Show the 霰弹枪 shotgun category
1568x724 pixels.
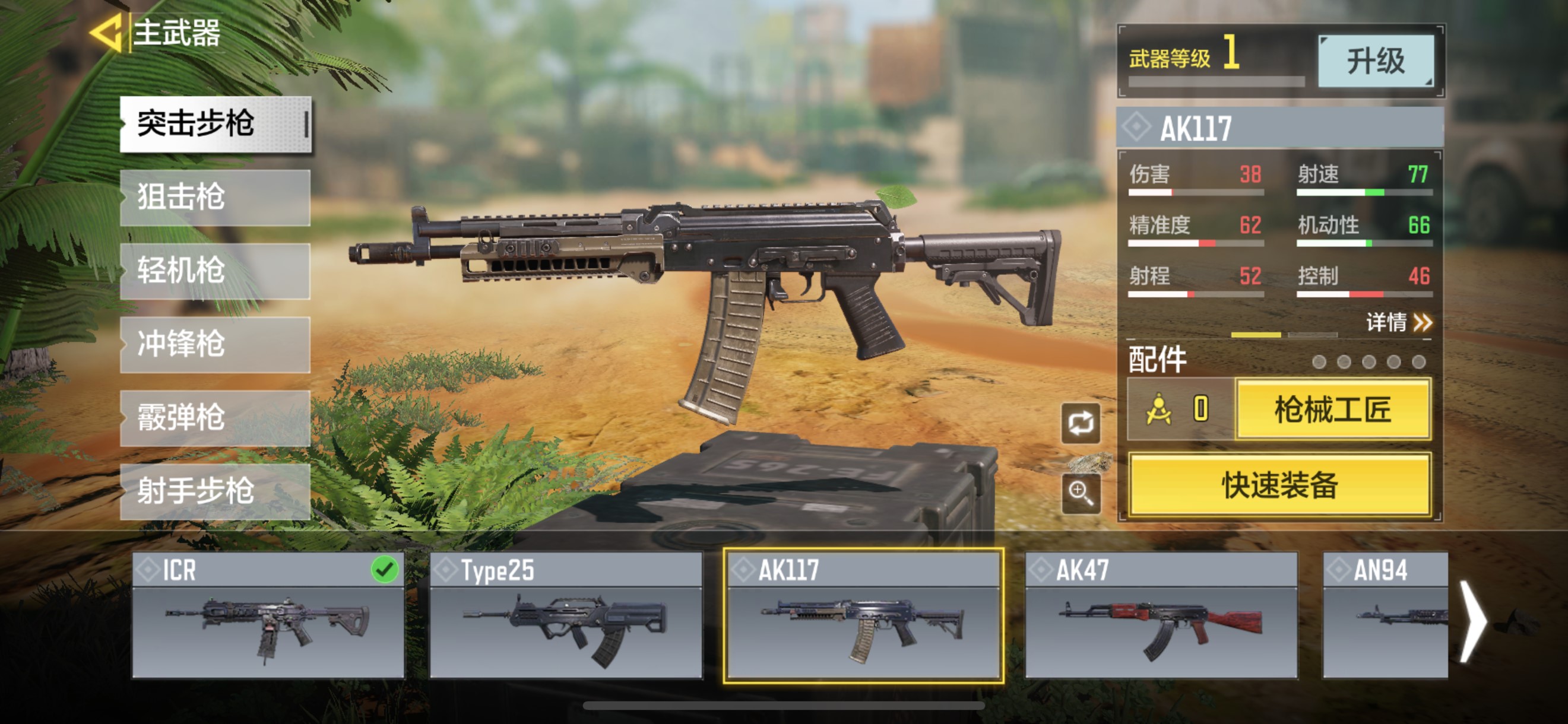tap(216, 418)
